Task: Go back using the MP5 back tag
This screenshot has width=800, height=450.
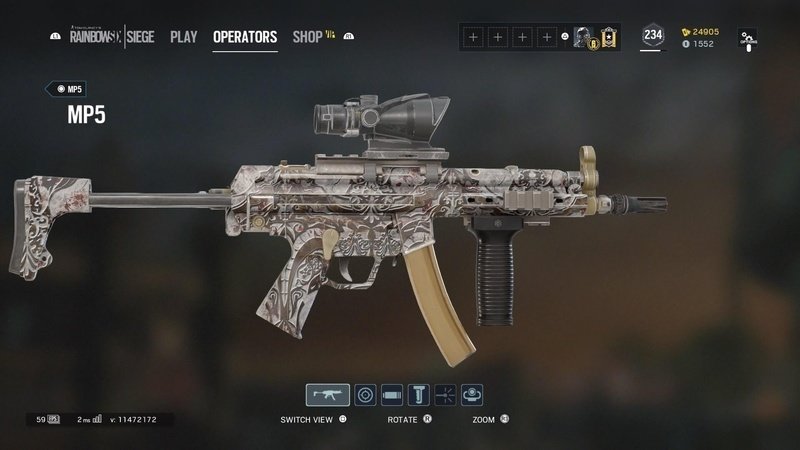Action: (64, 89)
